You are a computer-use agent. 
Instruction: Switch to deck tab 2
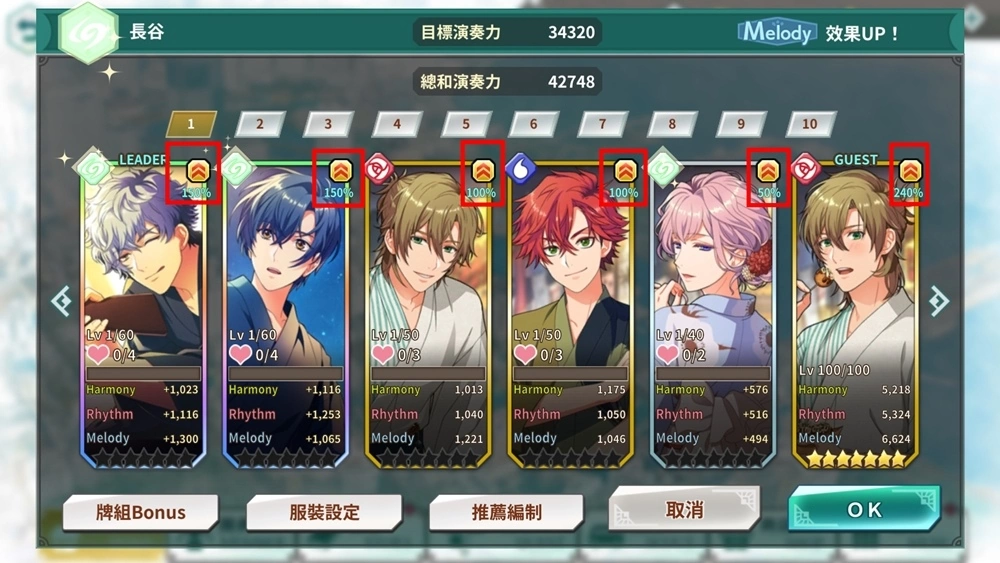point(260,124)
